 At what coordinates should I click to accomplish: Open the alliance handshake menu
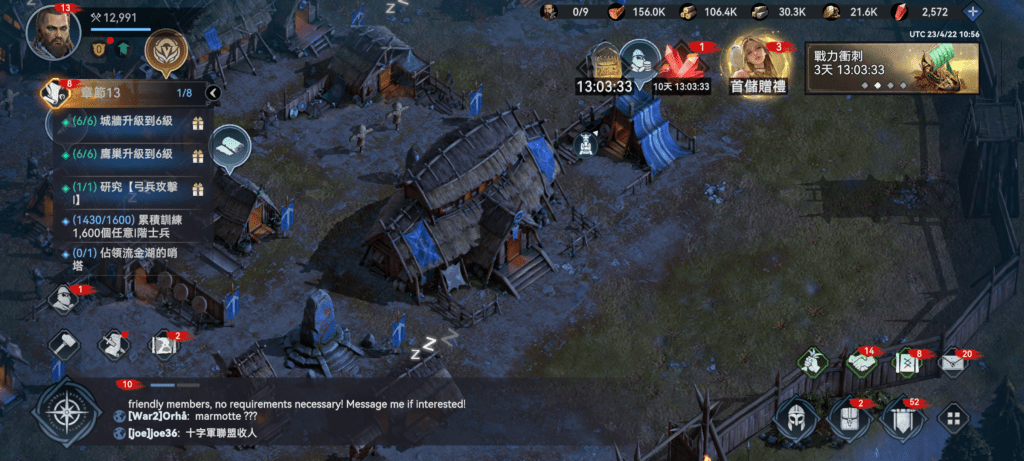pos(860,364)
